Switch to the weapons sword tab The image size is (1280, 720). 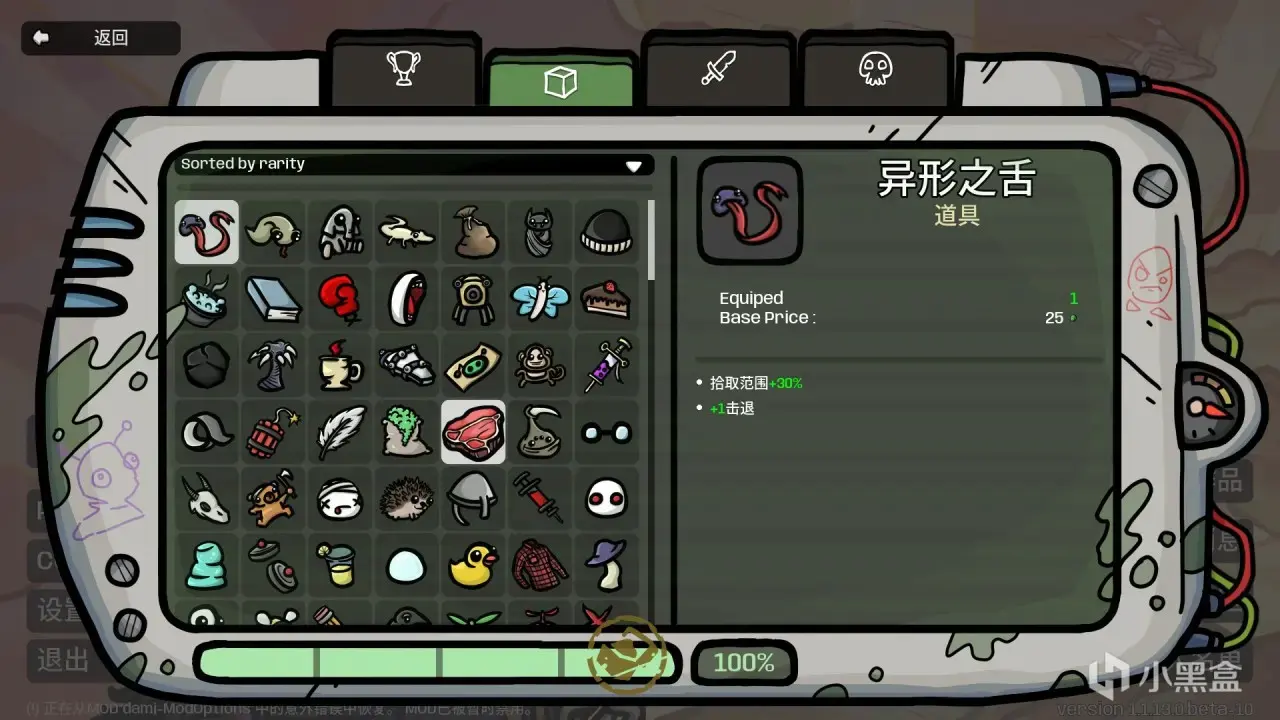[x=720, y=70]
